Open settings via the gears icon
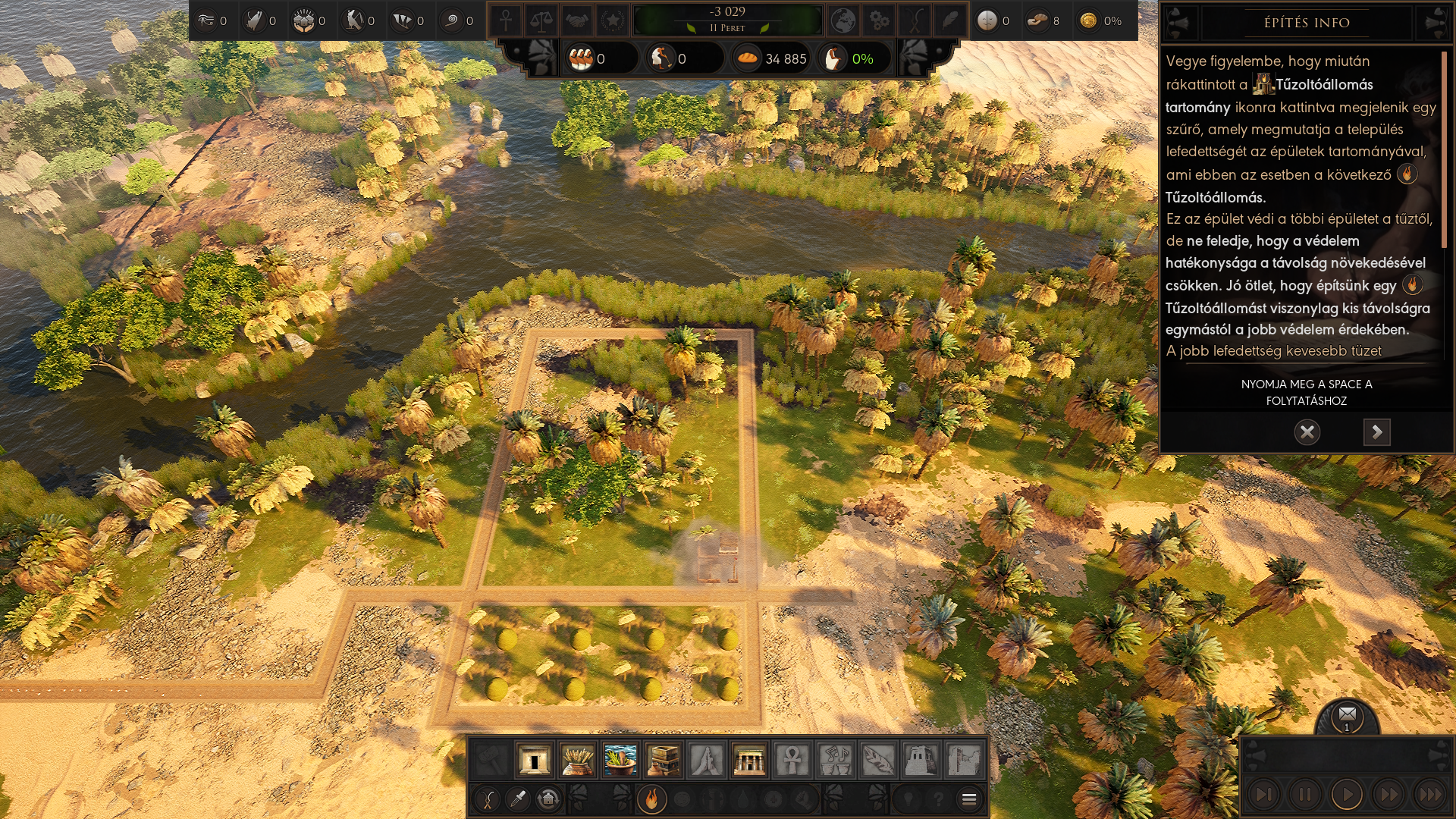Image resolution: width=1456 pixels, height=819 pixels. [880, 20]
